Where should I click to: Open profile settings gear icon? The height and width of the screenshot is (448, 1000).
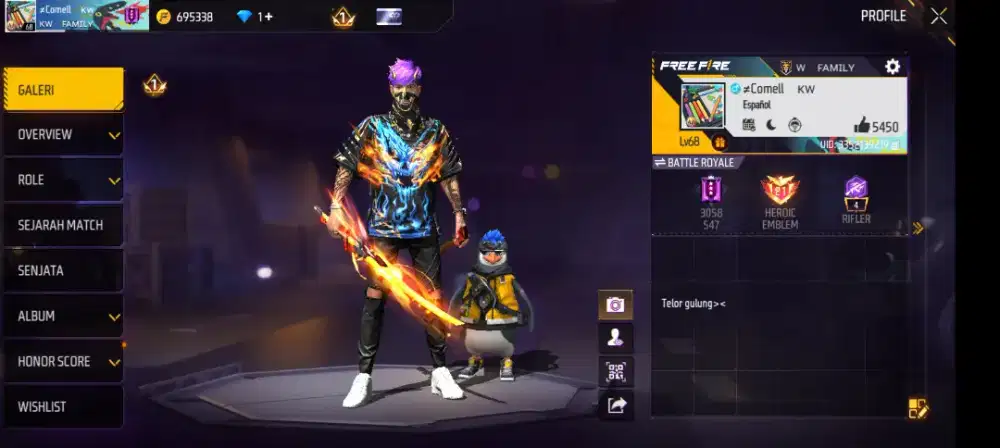point(892,67)
